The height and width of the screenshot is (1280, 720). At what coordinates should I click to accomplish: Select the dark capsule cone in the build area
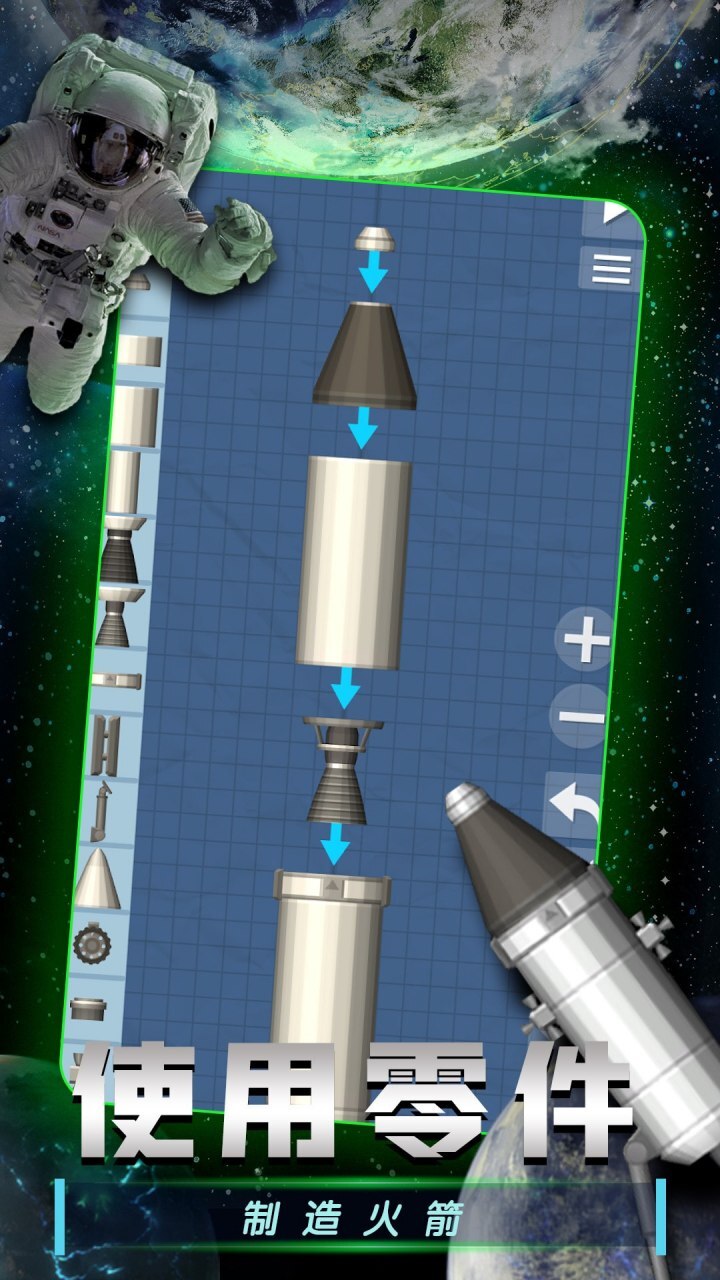tap(365, 357)
